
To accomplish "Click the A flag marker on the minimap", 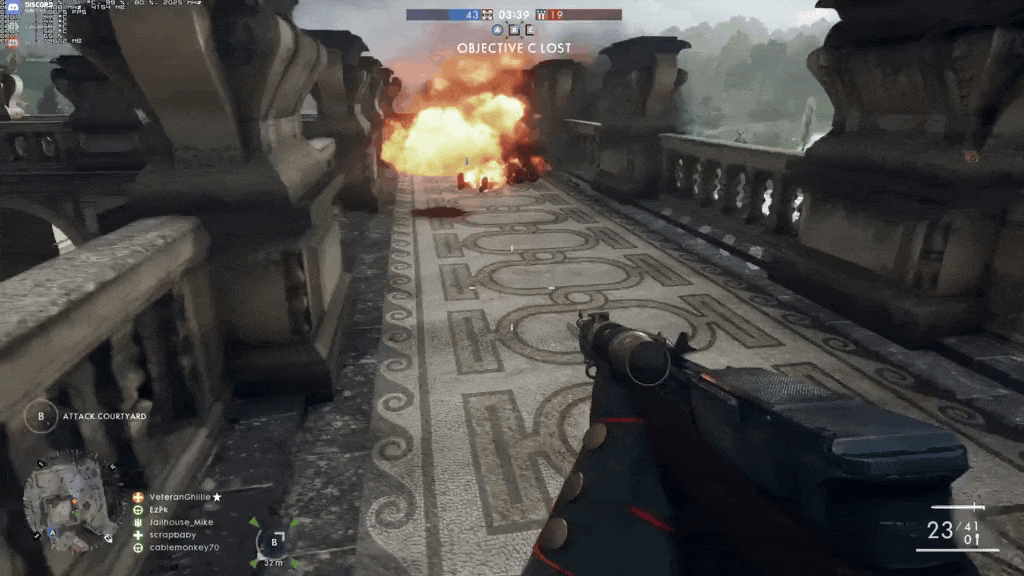I will [51, 532].
